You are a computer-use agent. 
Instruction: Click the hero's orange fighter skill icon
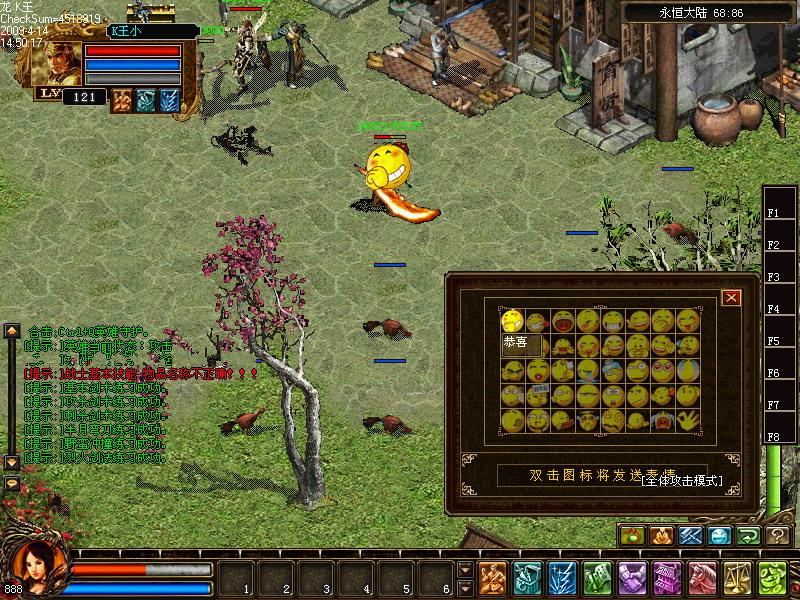(x=122, y=99)
